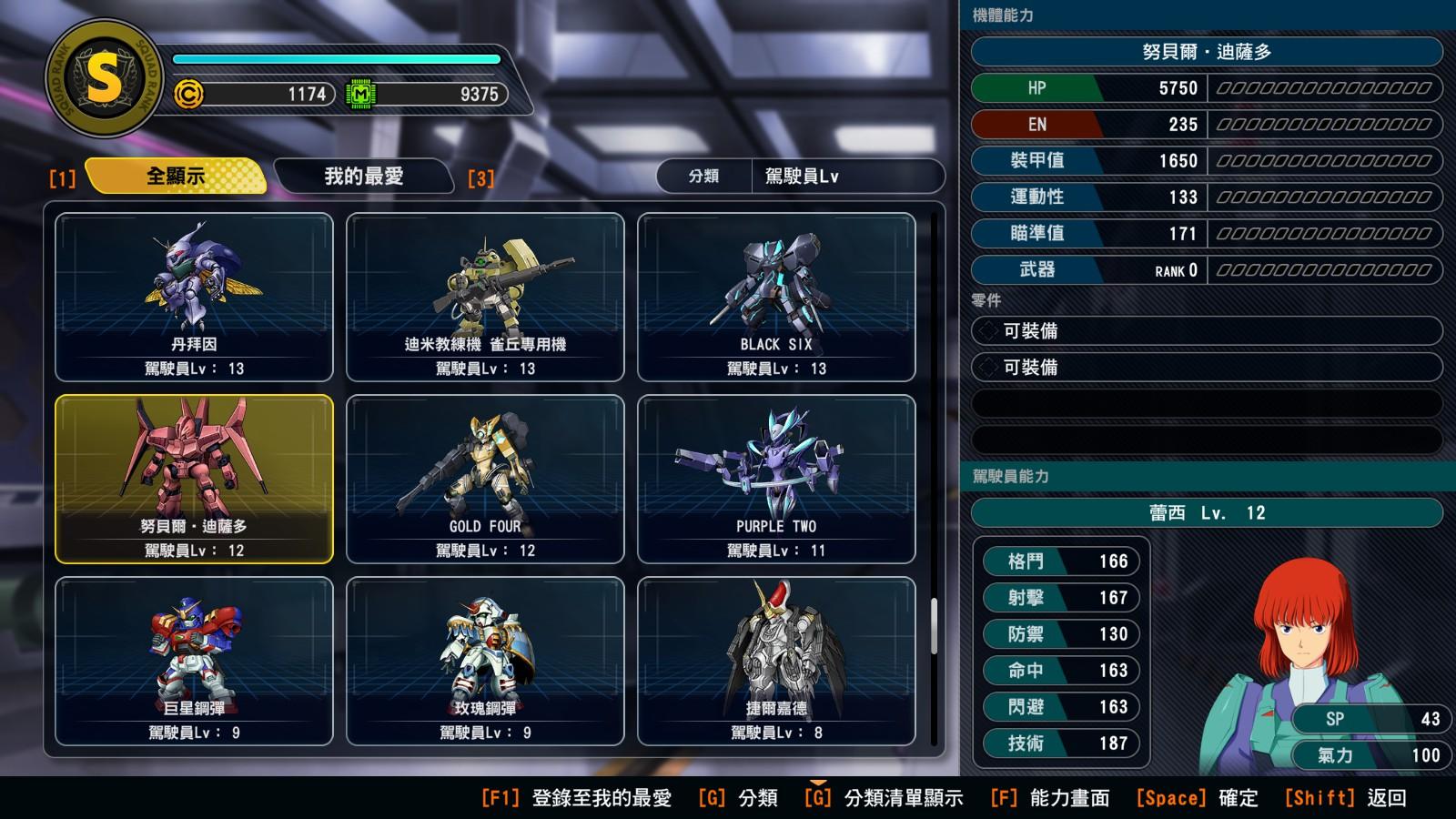The height and width of the screenshot is (819, 1456).
Task: Select the BLACK SIX unit tile
Action: (776, 297)
